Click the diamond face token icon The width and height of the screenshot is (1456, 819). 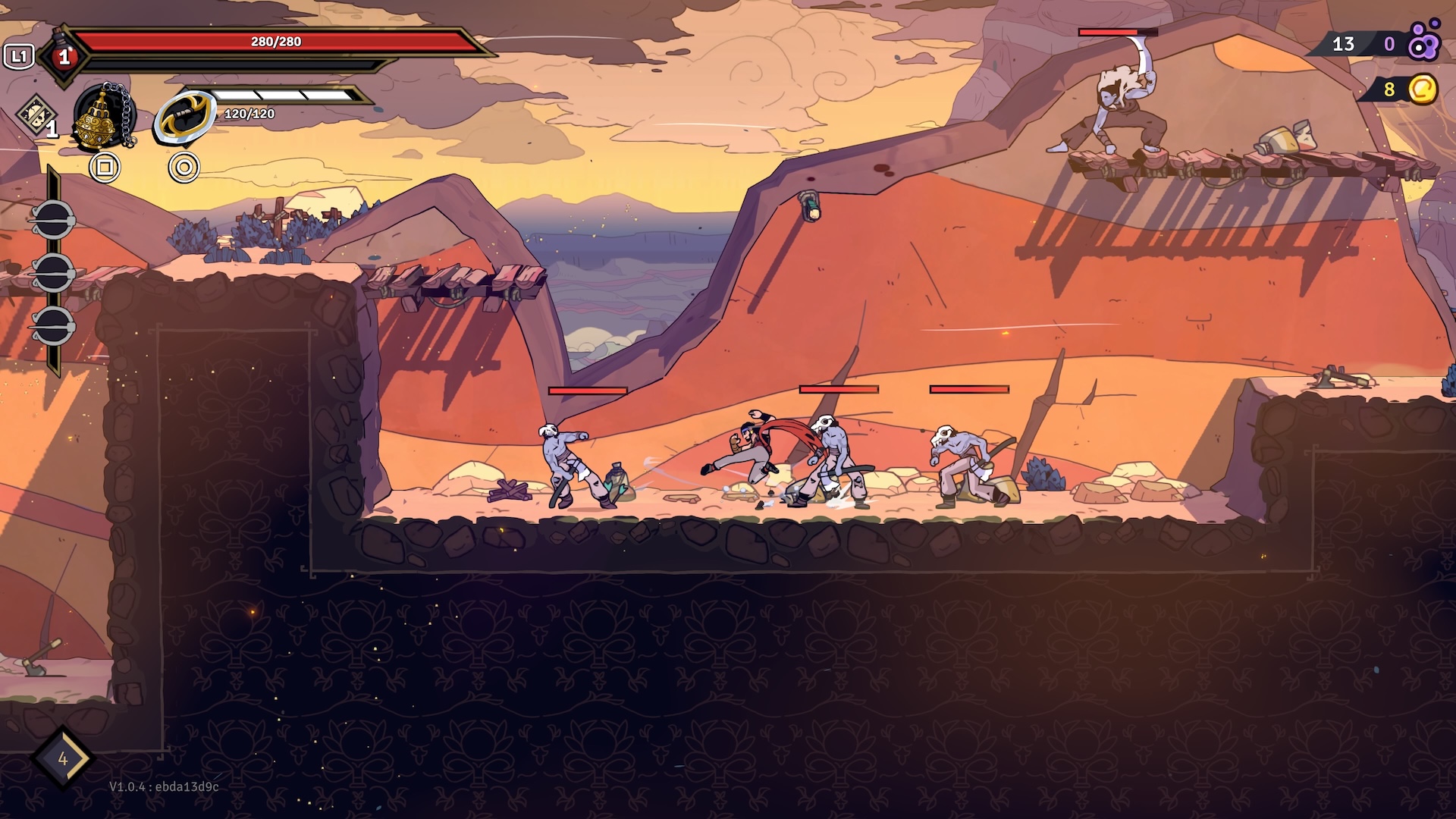(33, 116)
